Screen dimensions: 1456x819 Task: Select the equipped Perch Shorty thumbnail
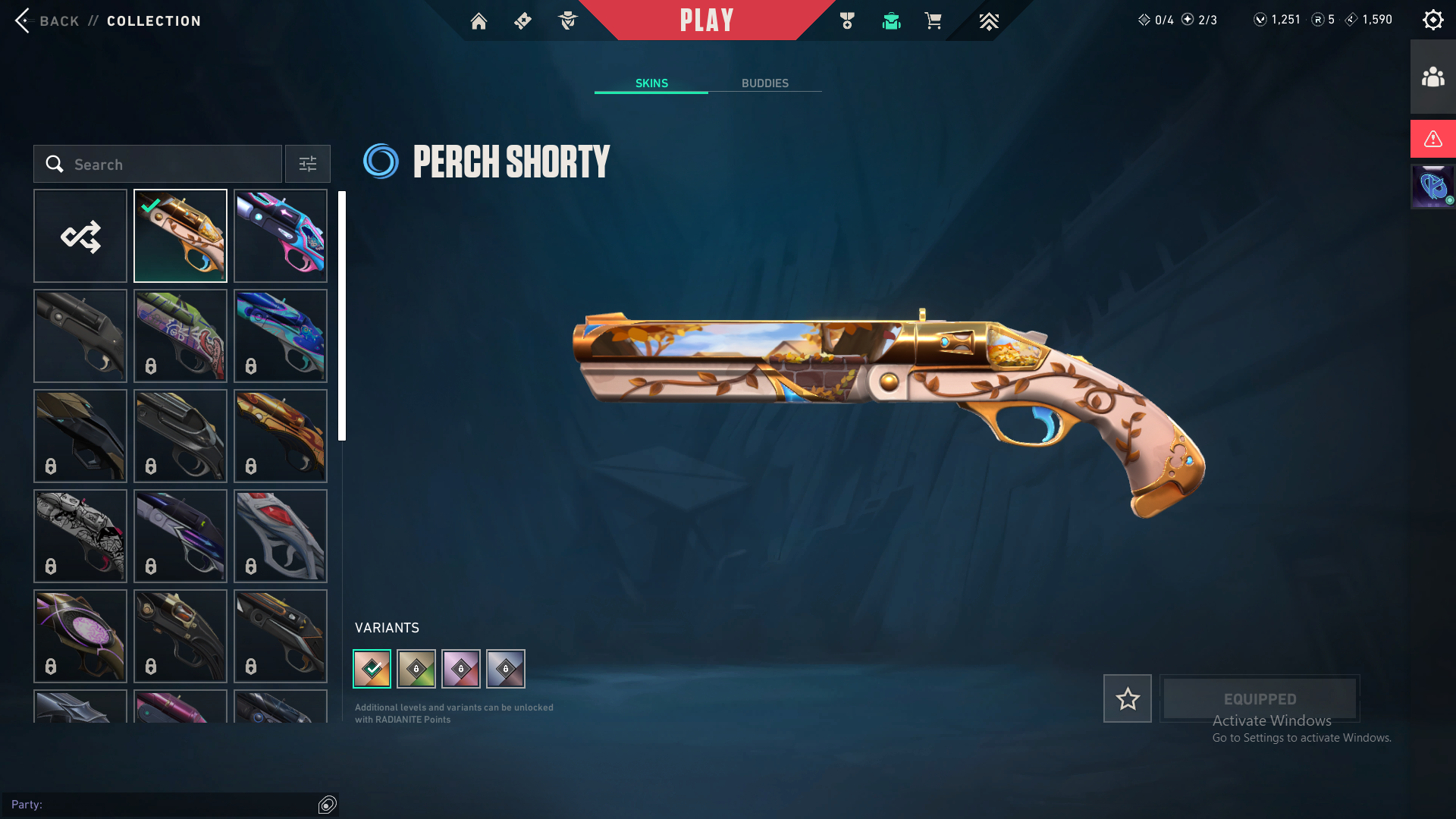pyautogui.click(x=180, y=236)
